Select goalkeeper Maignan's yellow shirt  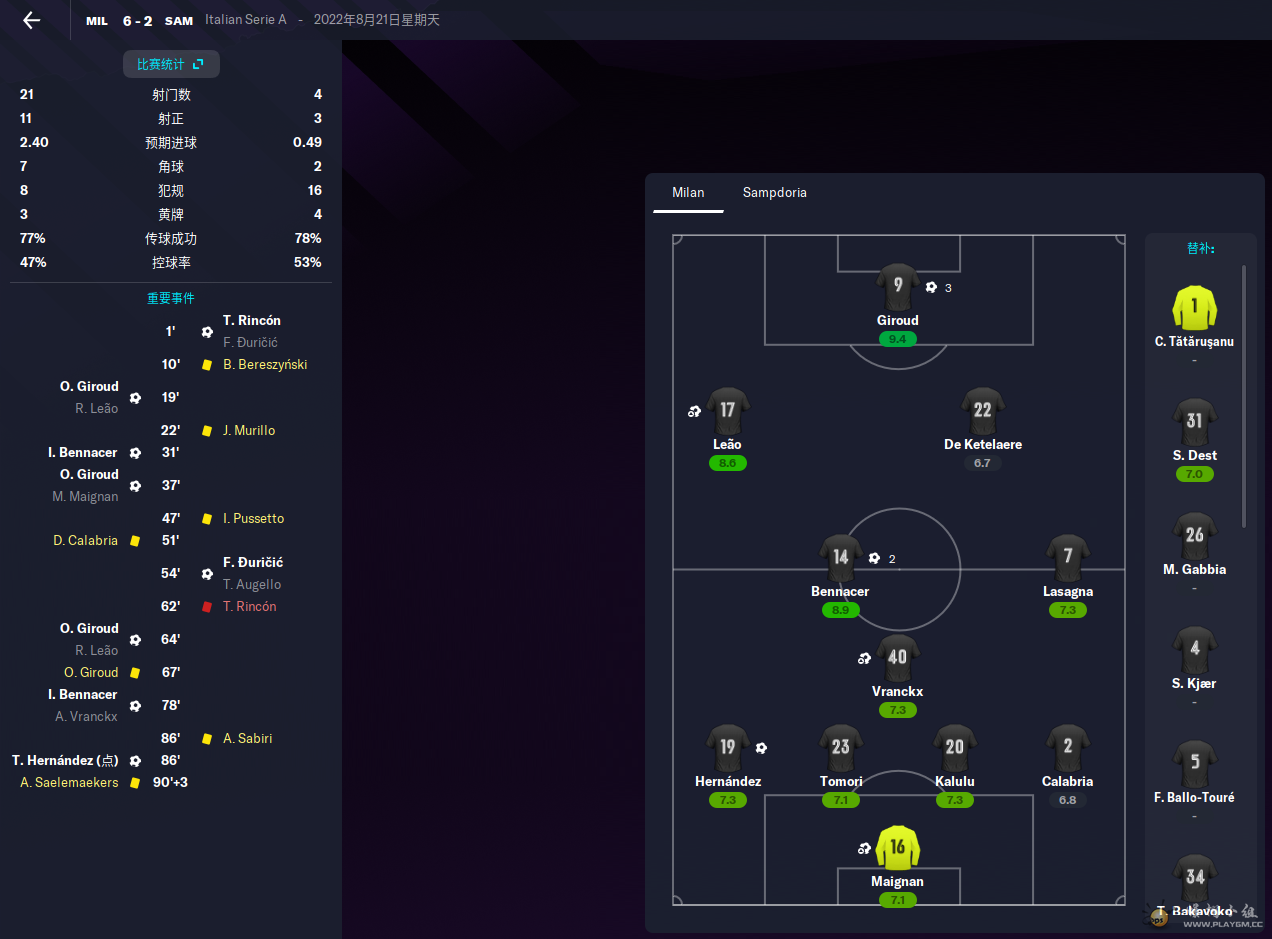tap(897, 849)
